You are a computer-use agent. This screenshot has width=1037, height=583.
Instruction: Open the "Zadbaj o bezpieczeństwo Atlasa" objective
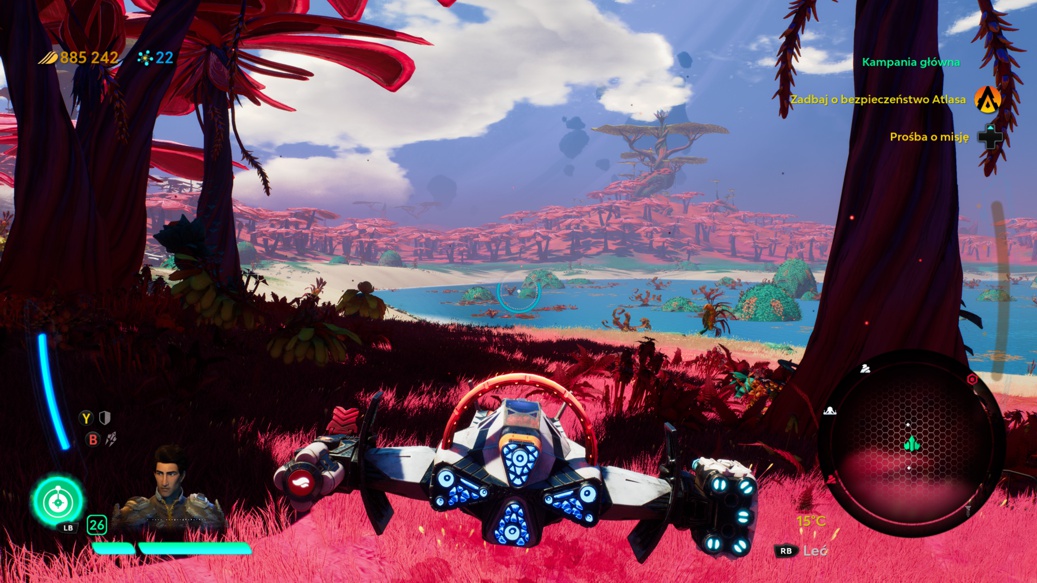coord(877,100)
